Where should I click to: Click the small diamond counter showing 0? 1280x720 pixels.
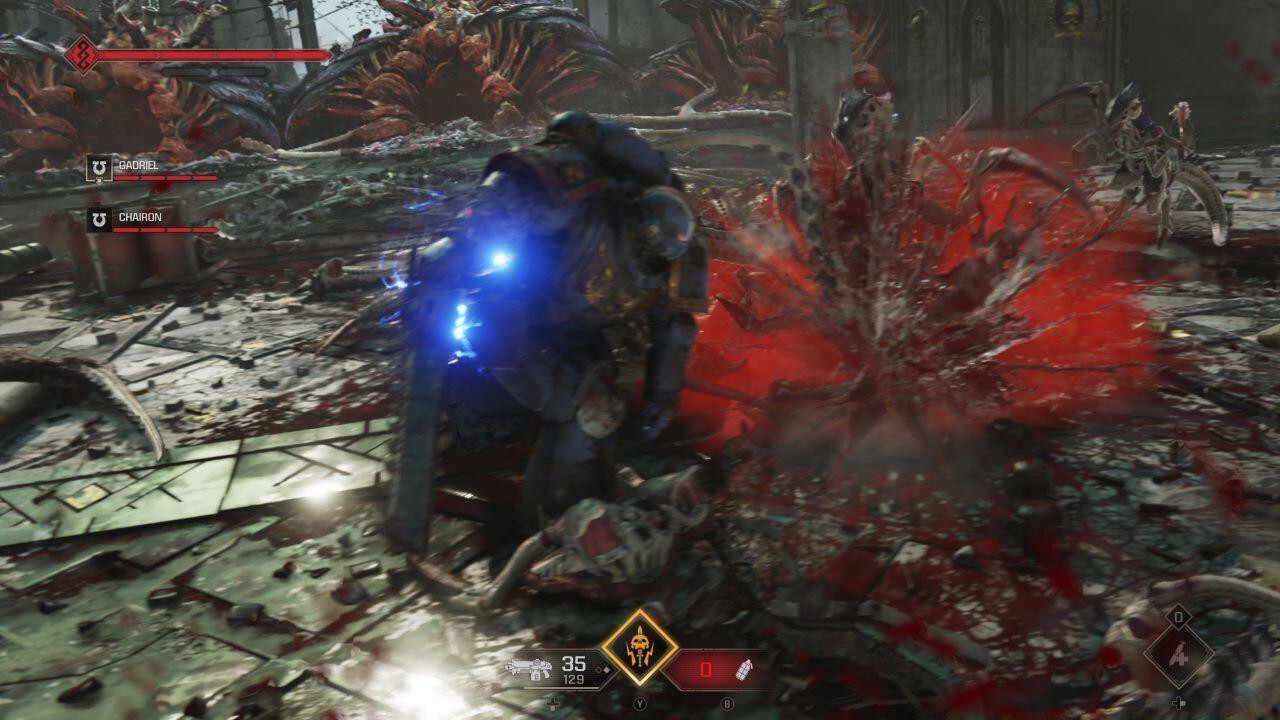(x=1178, y=617)
